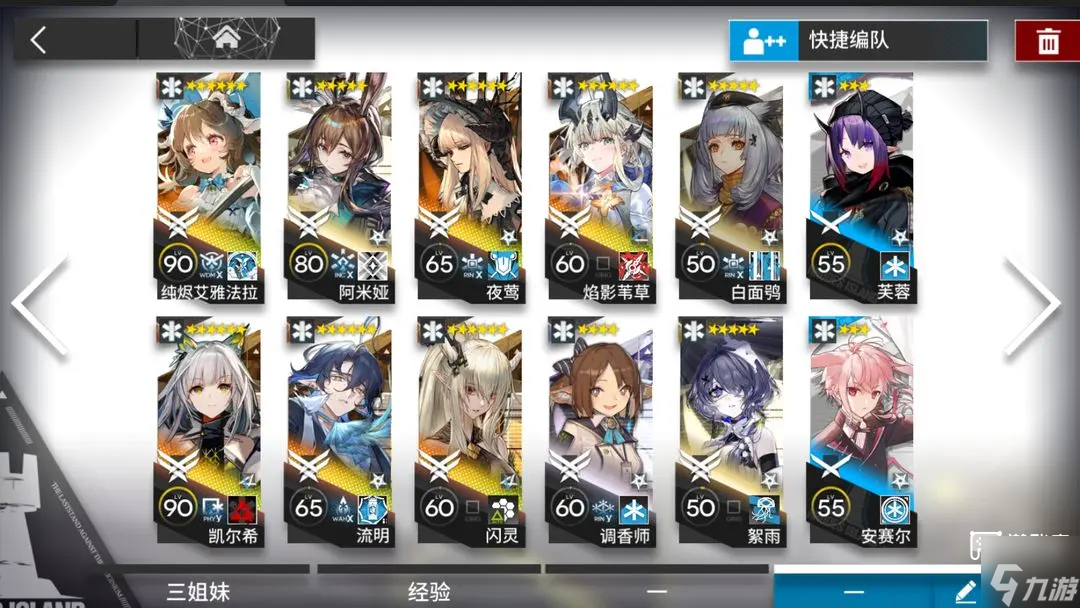
Task: Open 快捷编队 quick squad formation
Action: (x=857, y=41)
